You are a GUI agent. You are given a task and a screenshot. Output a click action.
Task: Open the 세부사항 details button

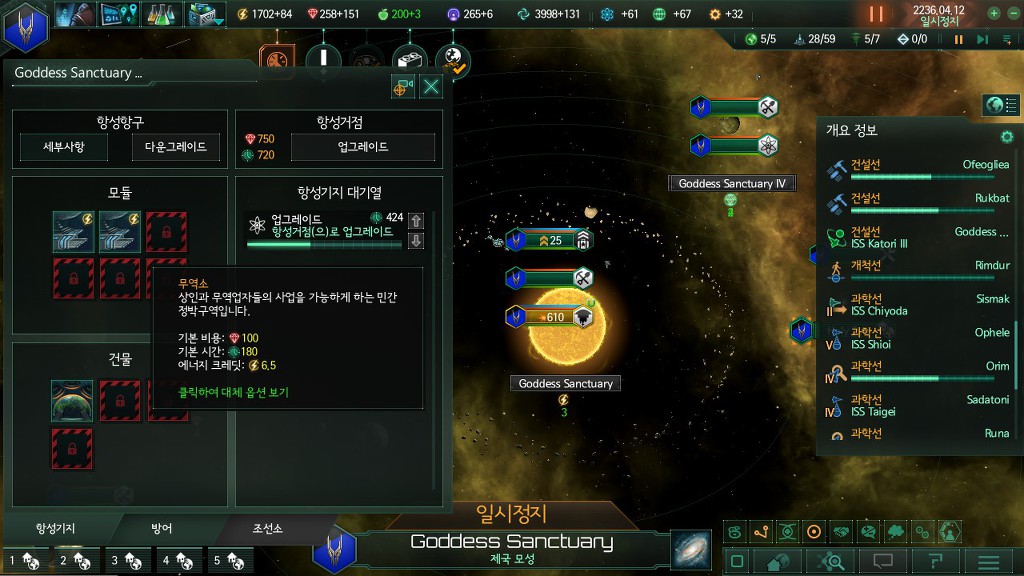63,147
